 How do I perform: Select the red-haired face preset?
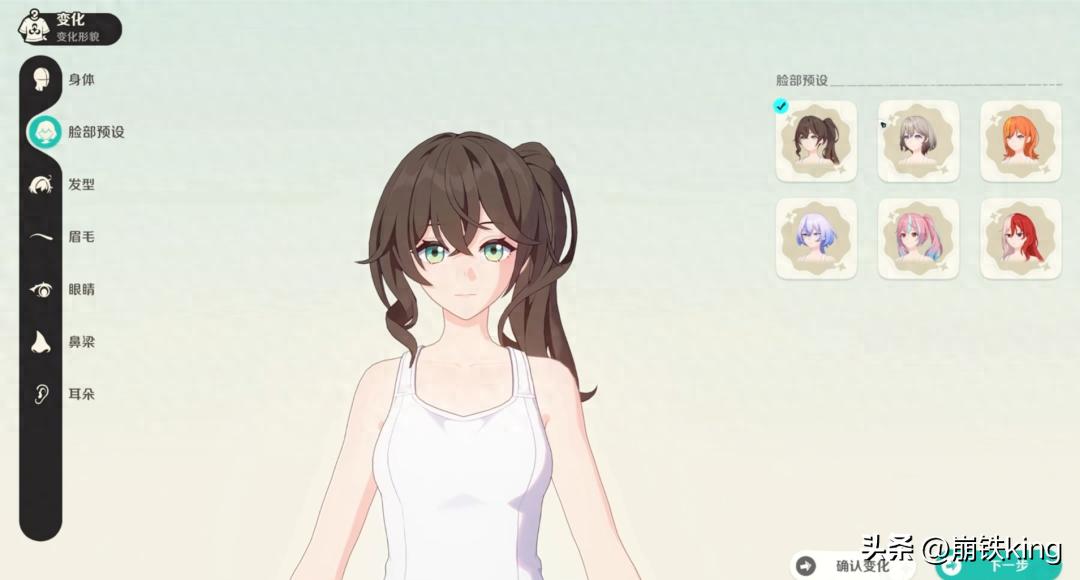point(1020,239)
